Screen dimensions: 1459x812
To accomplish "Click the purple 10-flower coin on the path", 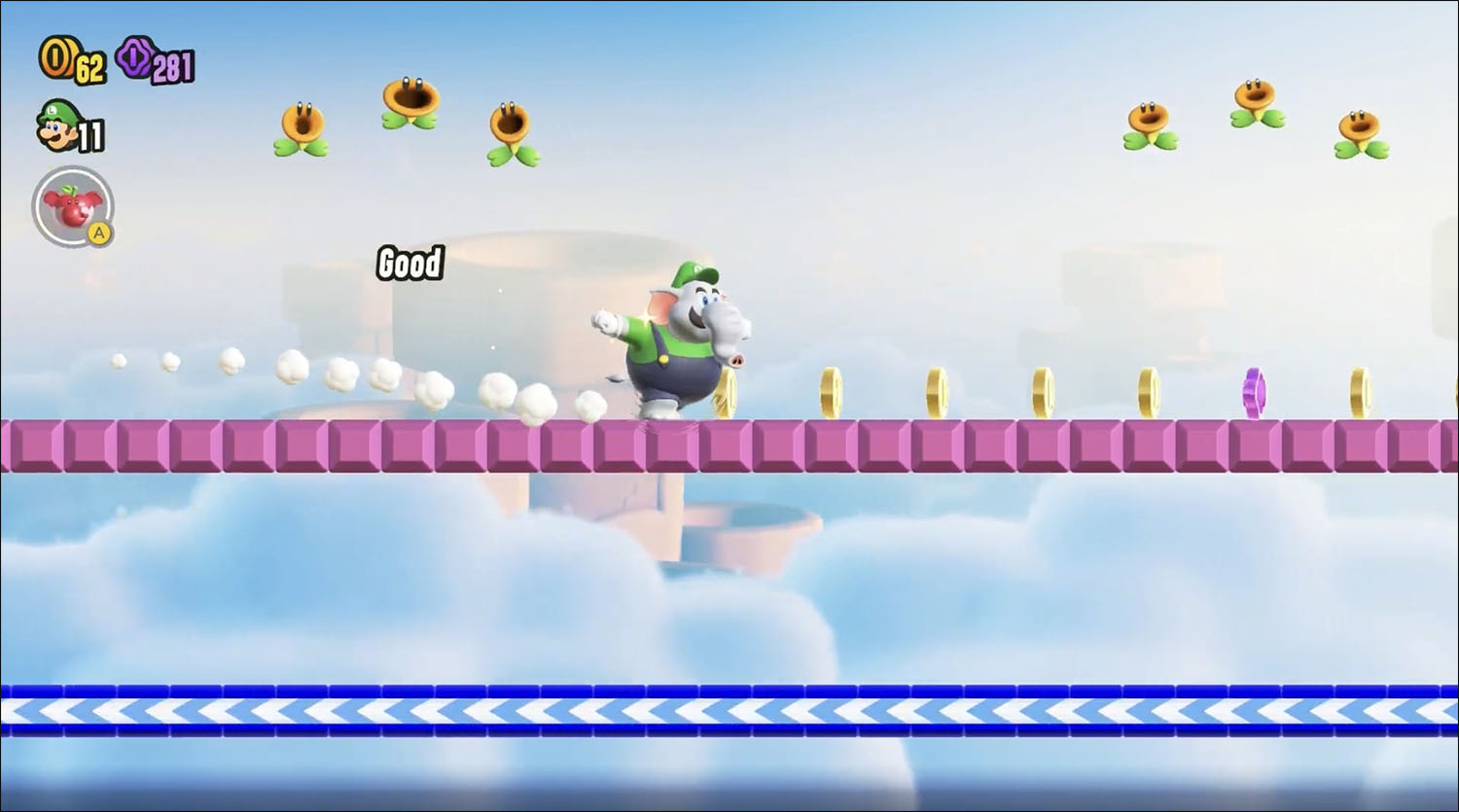I will coord(1253,393).
